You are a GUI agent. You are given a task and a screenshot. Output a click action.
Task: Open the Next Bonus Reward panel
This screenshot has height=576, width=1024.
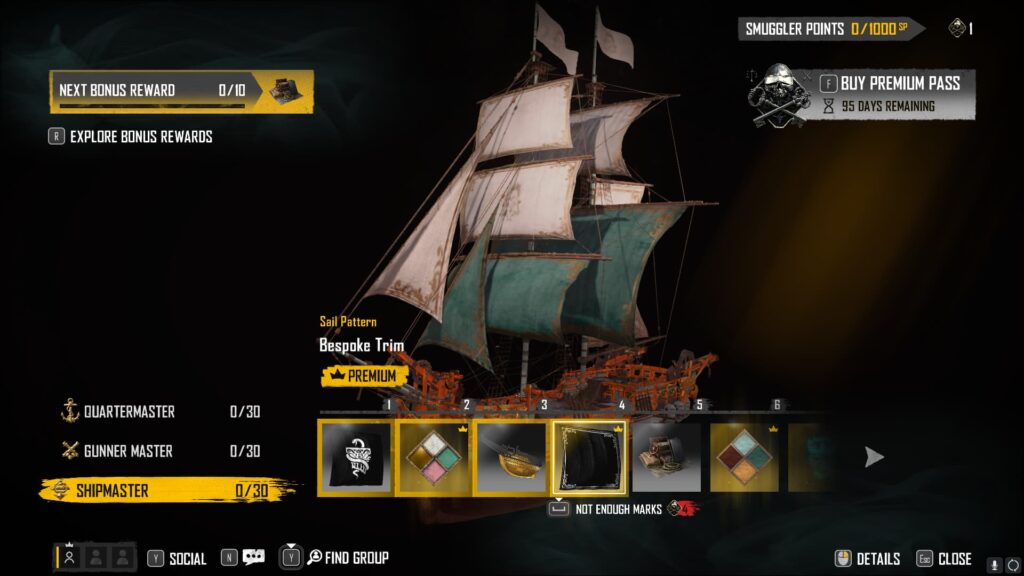tap(181, 90)
